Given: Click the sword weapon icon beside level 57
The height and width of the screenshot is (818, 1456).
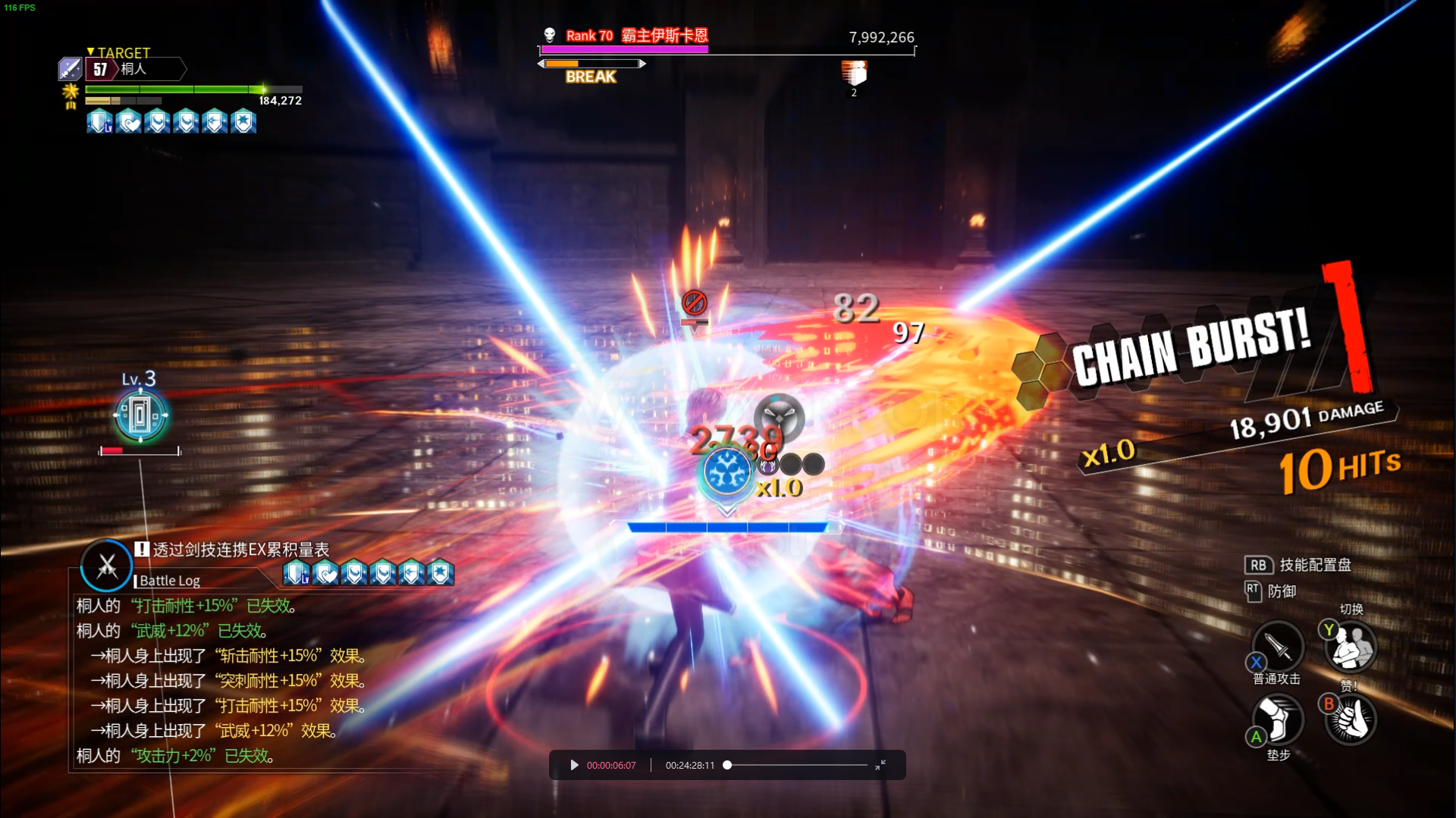Looking at the screenshot, I should pos(70,69).
